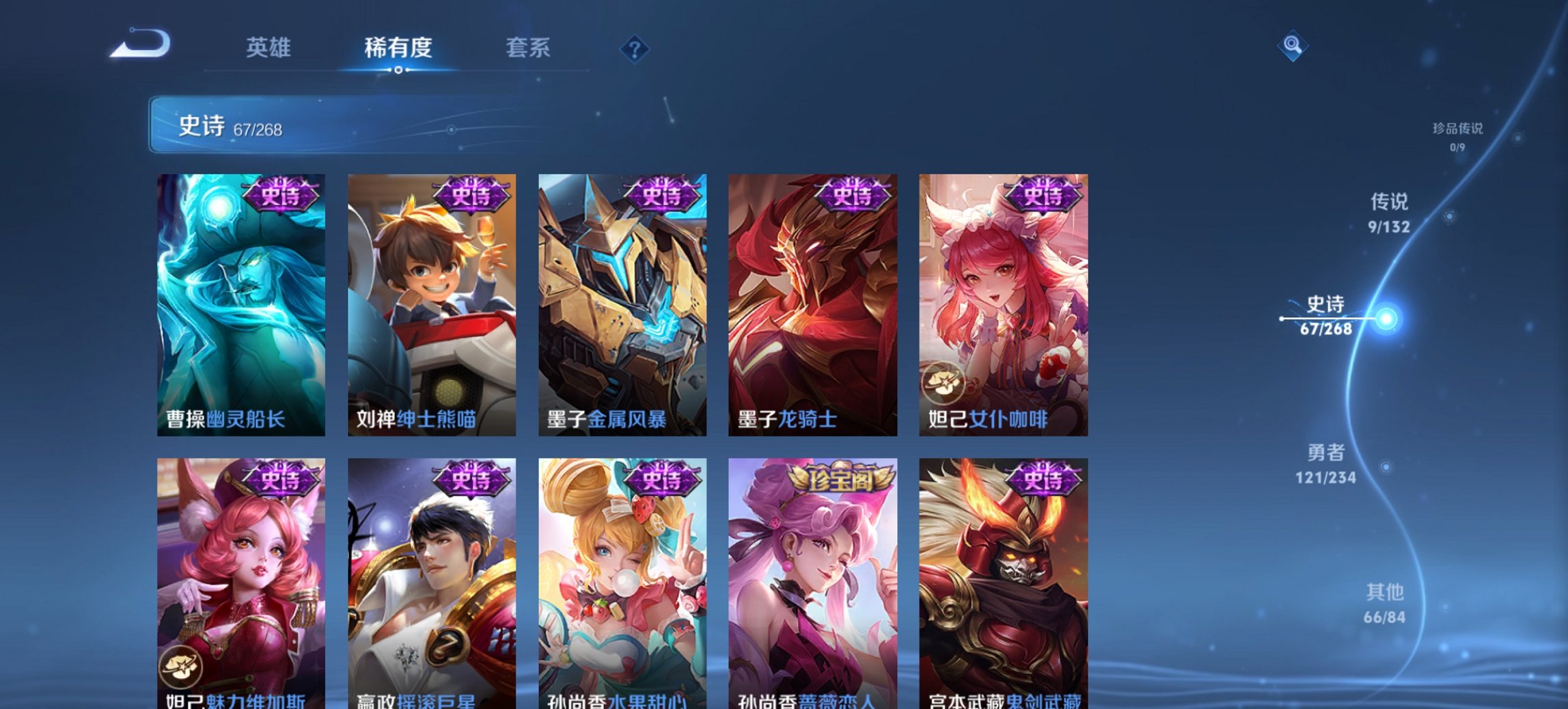This screenshot has width=1568, height=709.
Task: Open the 刘禅绅士熊喵 skin card
Action: [x=432, y=301]
